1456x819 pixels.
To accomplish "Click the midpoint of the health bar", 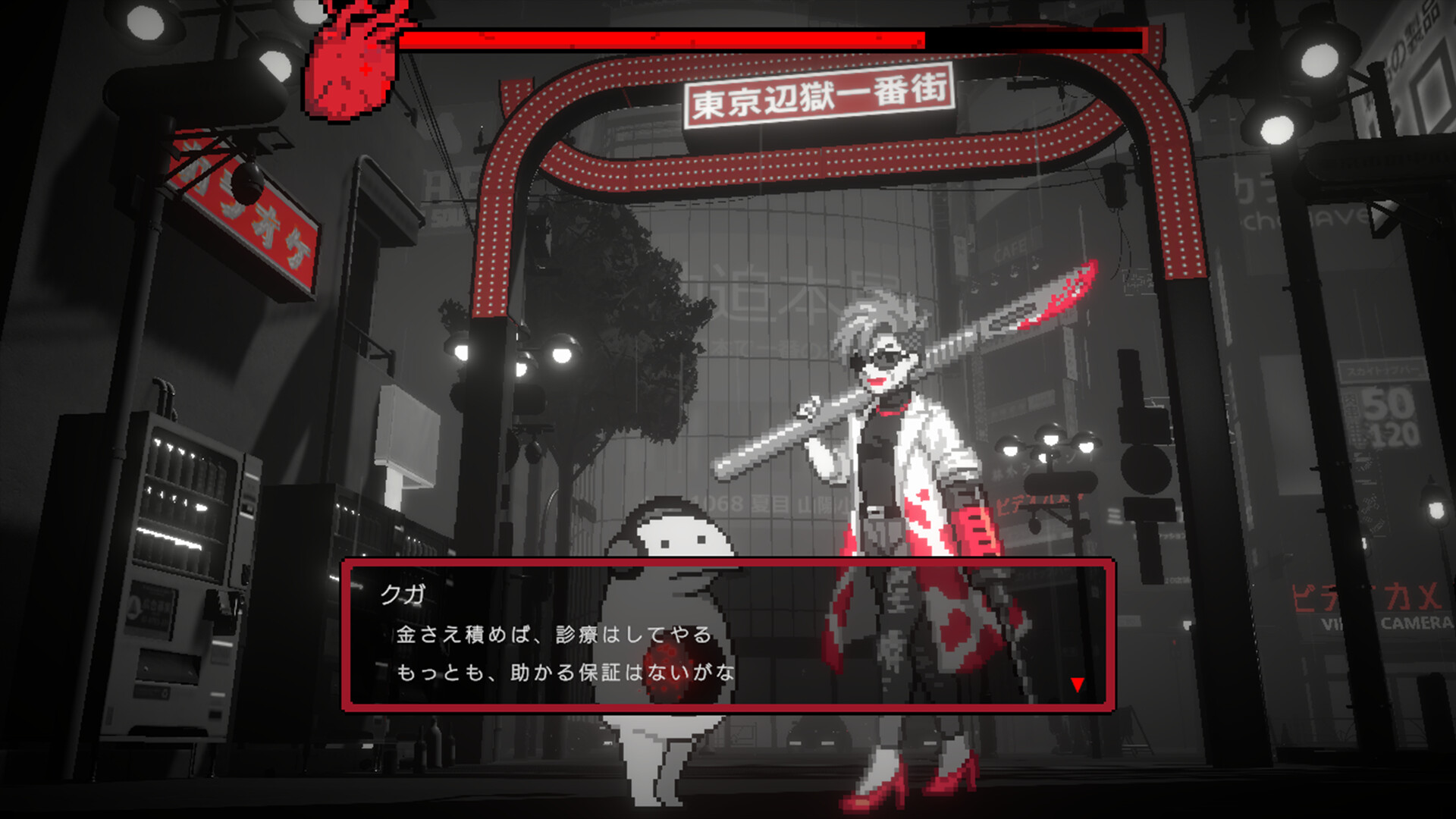I will (773, 36).
